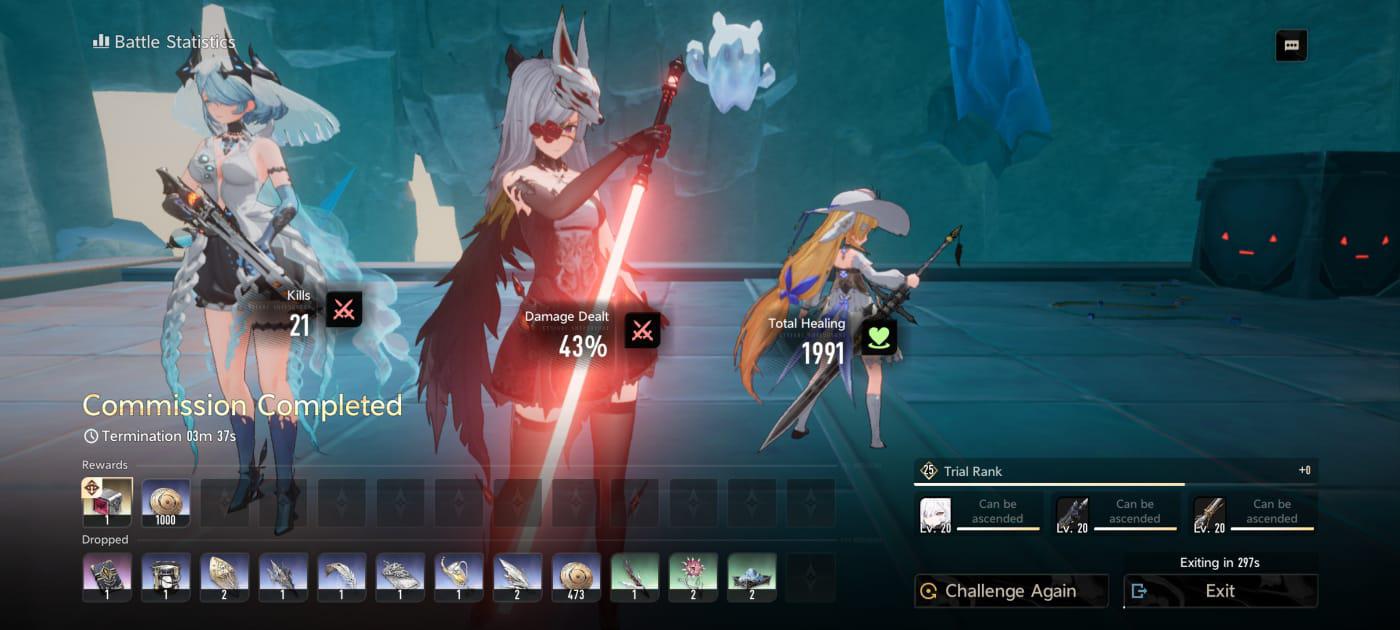
Task: Inspect the dark rifle weapon thumbnail
Action: tap(1072, 513)
